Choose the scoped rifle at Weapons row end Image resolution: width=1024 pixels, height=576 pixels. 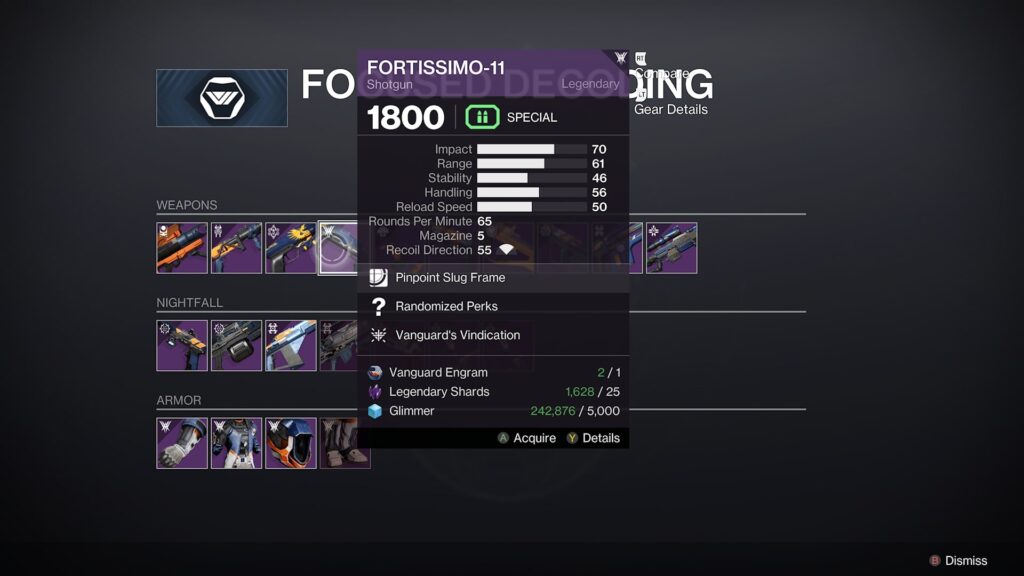tap(671, 248)
